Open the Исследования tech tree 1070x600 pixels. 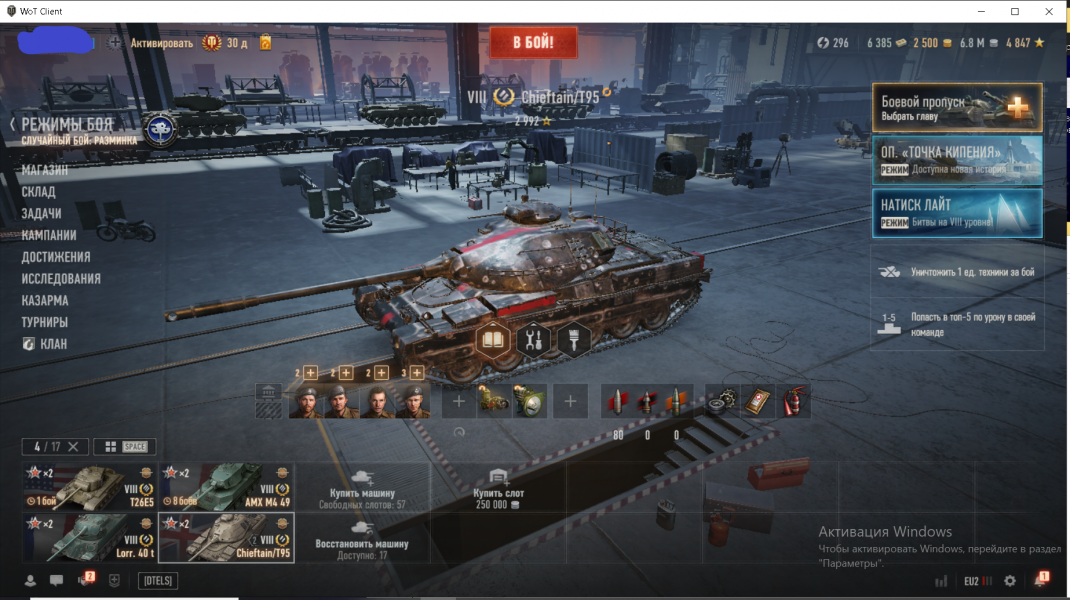point(61,279)
